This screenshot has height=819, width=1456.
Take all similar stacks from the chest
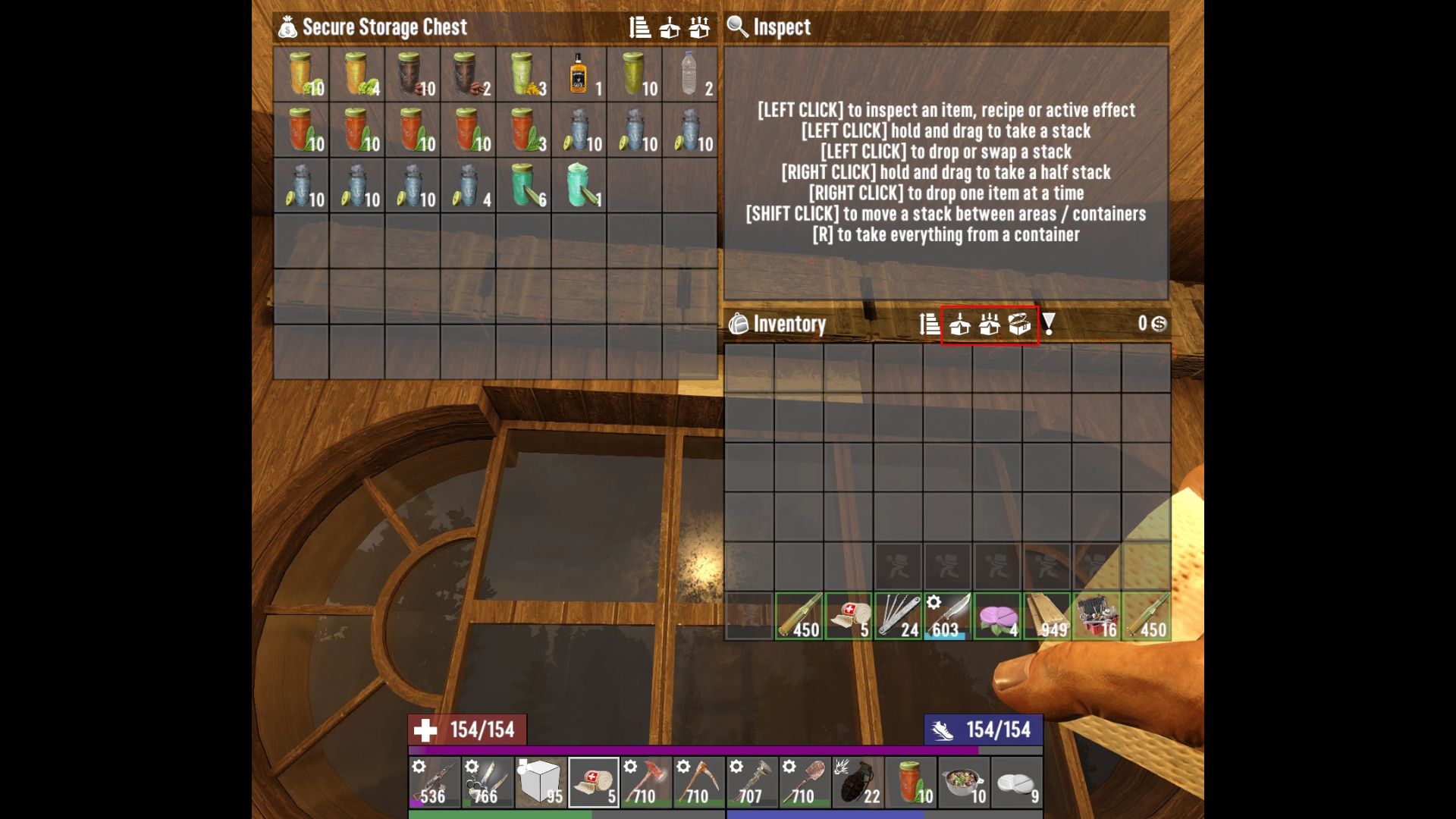[x=699, y=28]
